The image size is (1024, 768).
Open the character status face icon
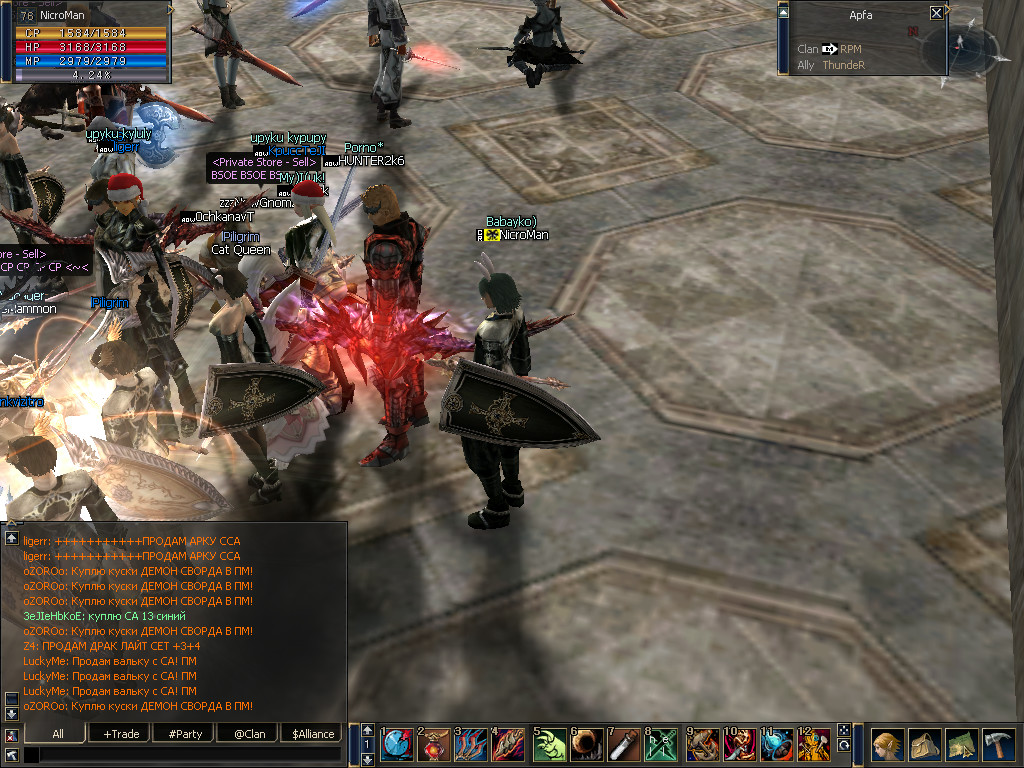pos(886,745)
